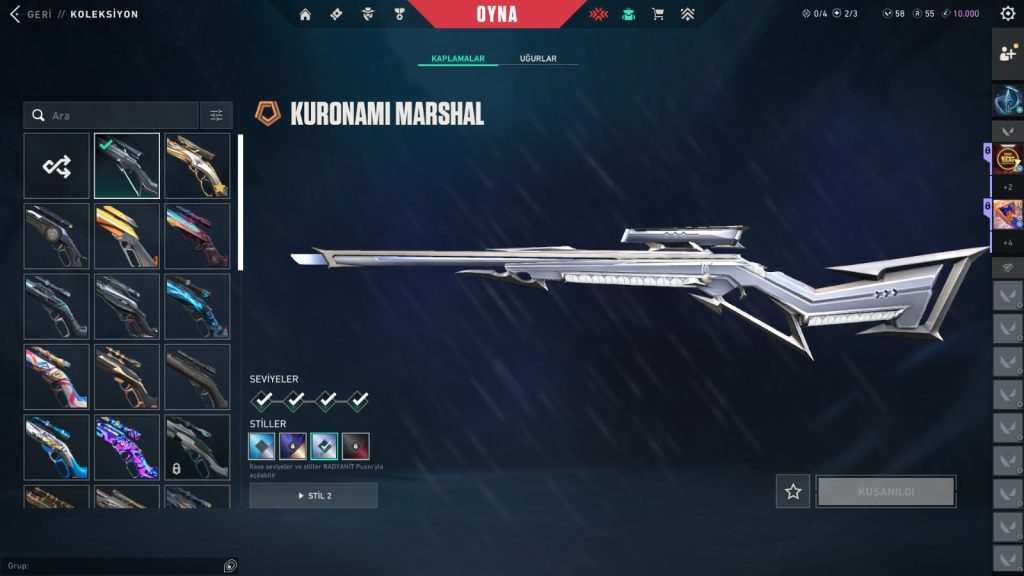Switch to the UĞURLAR tab
This screenshot has width=1024, height=576.
click(x=538, y=59)
